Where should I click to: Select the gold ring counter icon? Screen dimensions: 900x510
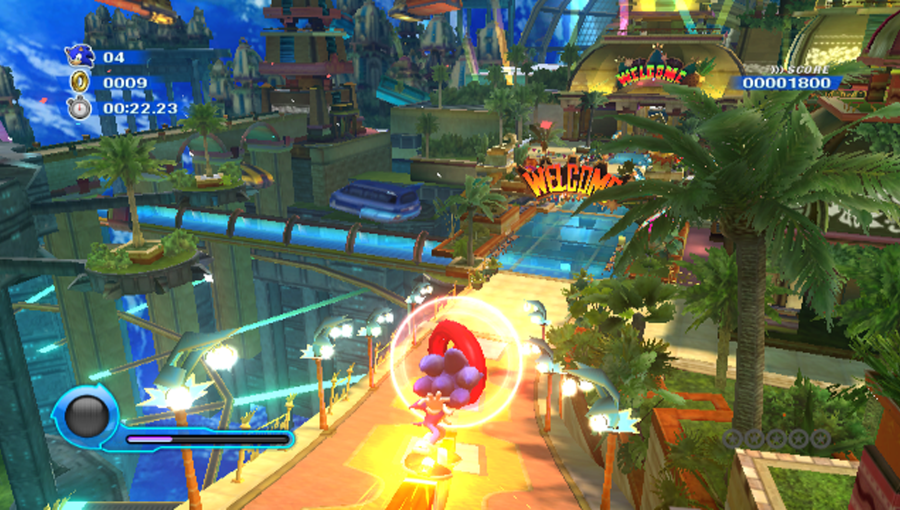[79, 83]
